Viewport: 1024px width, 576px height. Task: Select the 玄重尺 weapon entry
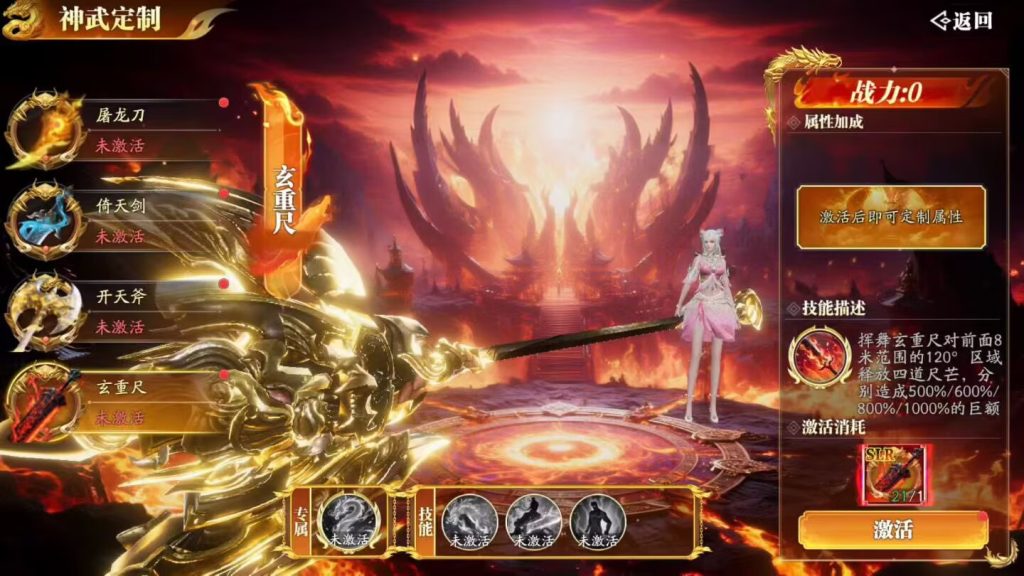120,402
